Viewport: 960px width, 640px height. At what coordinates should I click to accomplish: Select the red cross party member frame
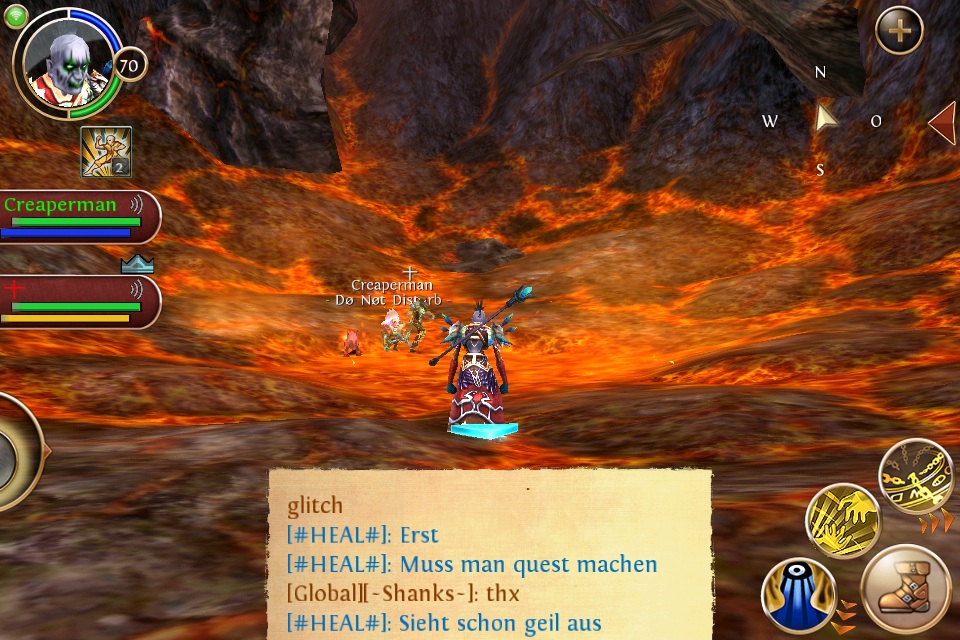tap(78, 302)
